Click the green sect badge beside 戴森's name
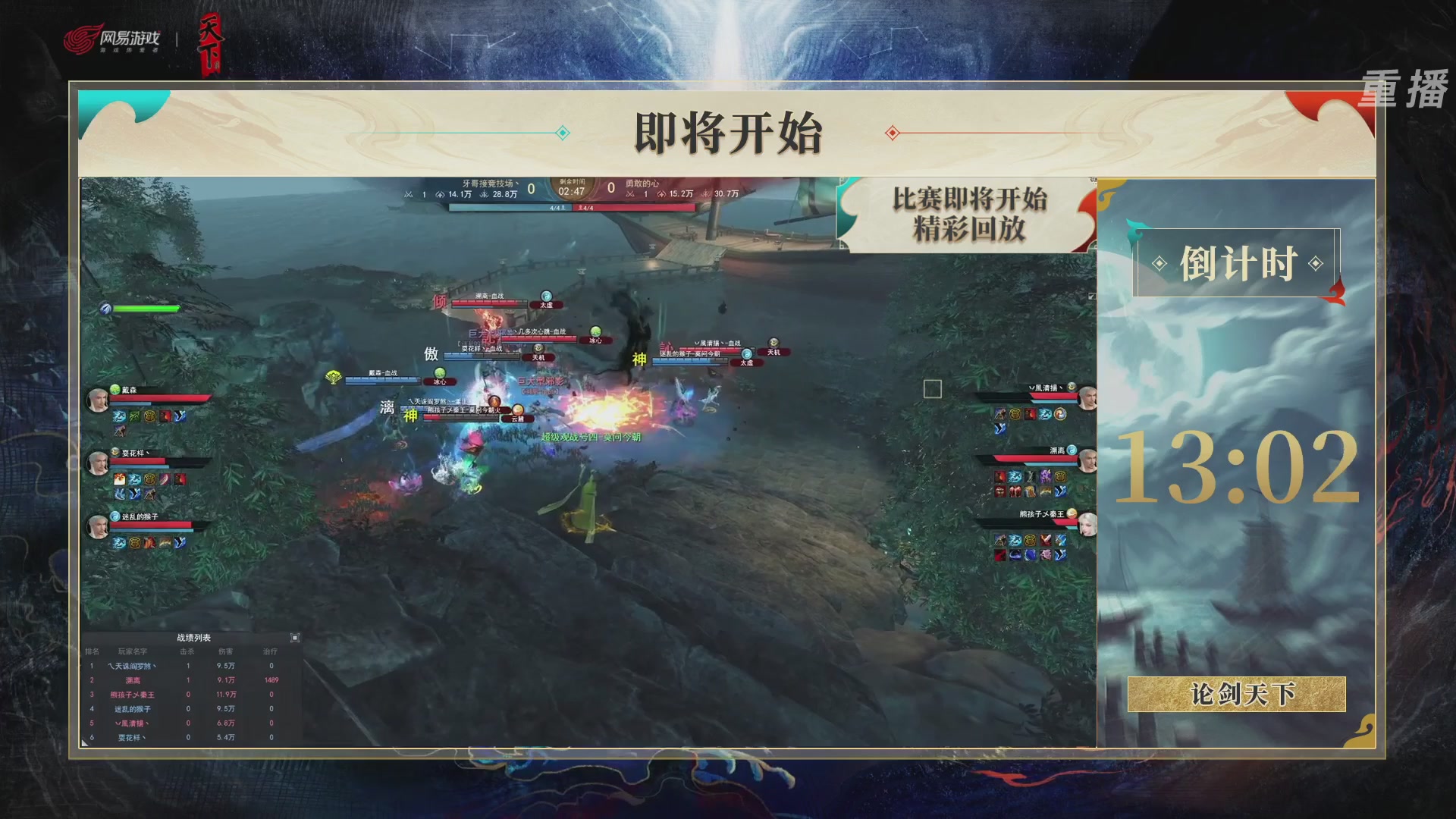Image resolution: width=1456 pixels, height=819 pixels. [115, 388]
